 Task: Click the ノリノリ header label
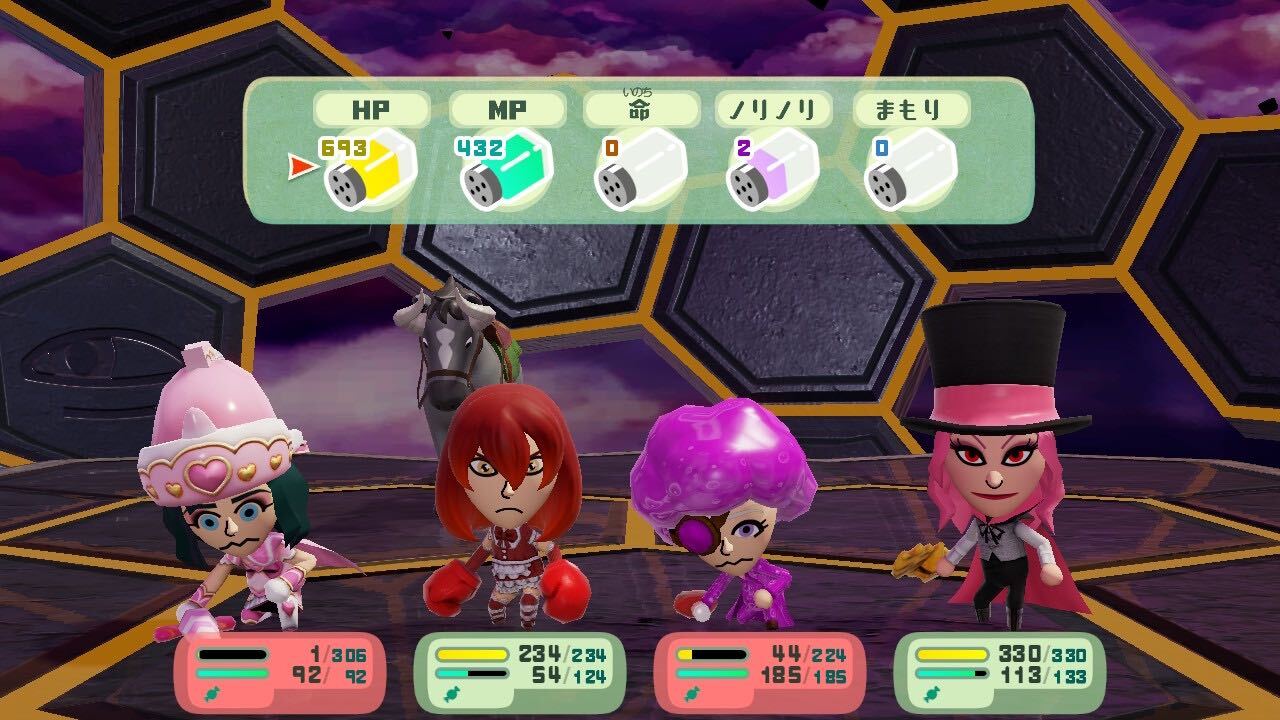(773, 110)
